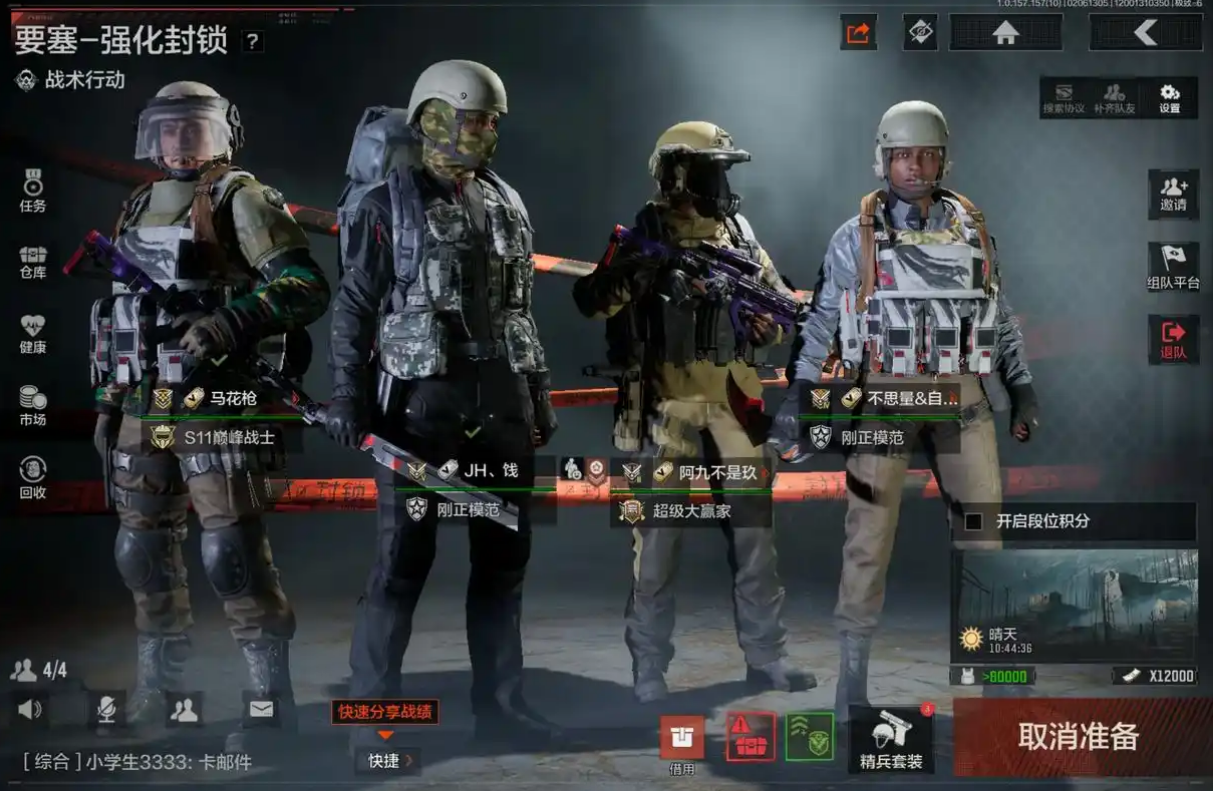Select the map preview thumbnail

coord(1073,605)
